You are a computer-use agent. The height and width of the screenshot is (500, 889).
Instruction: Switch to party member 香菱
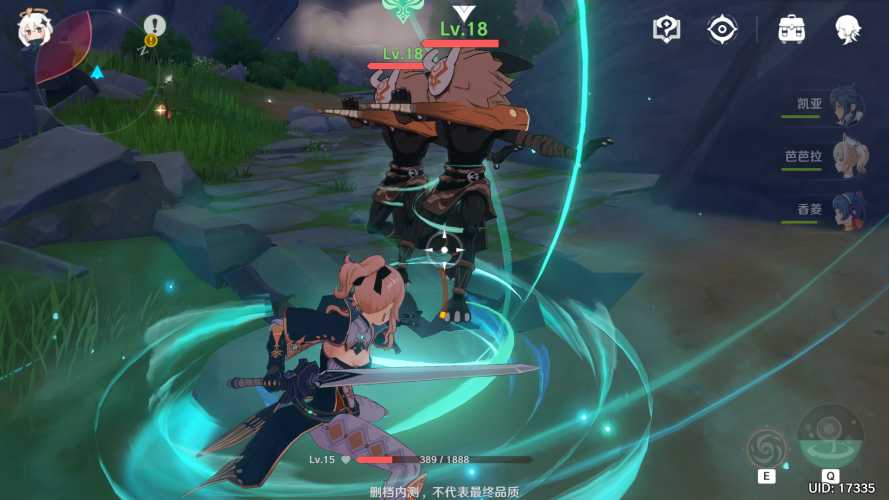coord(848,211)
